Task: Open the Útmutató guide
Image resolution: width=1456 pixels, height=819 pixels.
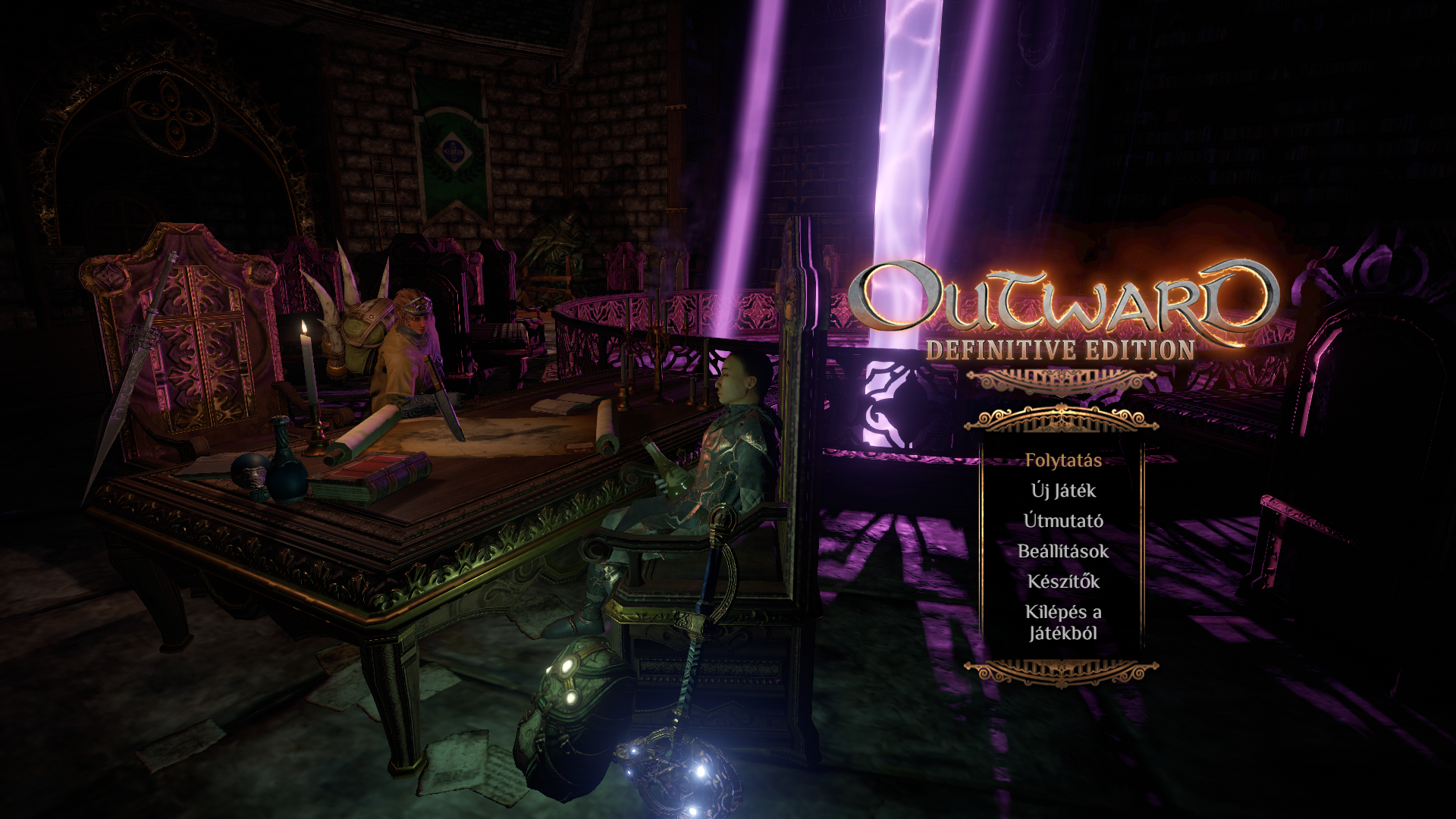Action: [x=1063, y=521]
